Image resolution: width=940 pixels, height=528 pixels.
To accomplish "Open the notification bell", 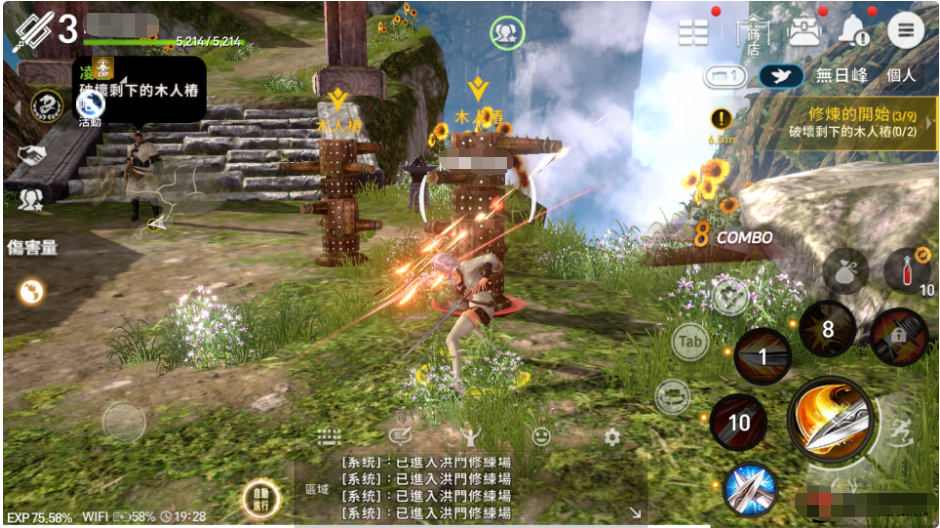I will coord(855,31).
